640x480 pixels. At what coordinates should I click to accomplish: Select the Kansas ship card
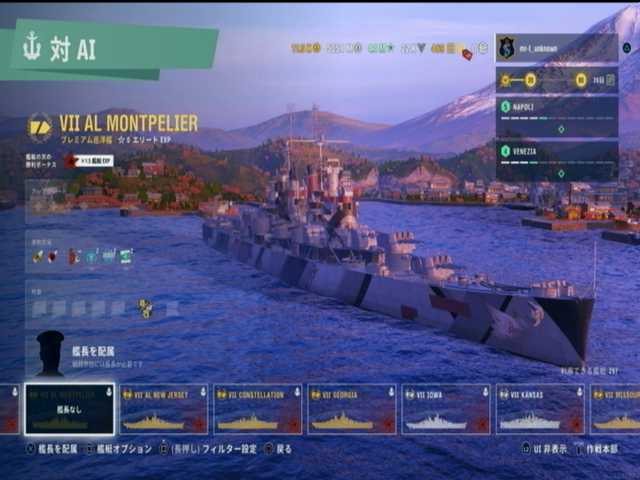pos(539,409)
